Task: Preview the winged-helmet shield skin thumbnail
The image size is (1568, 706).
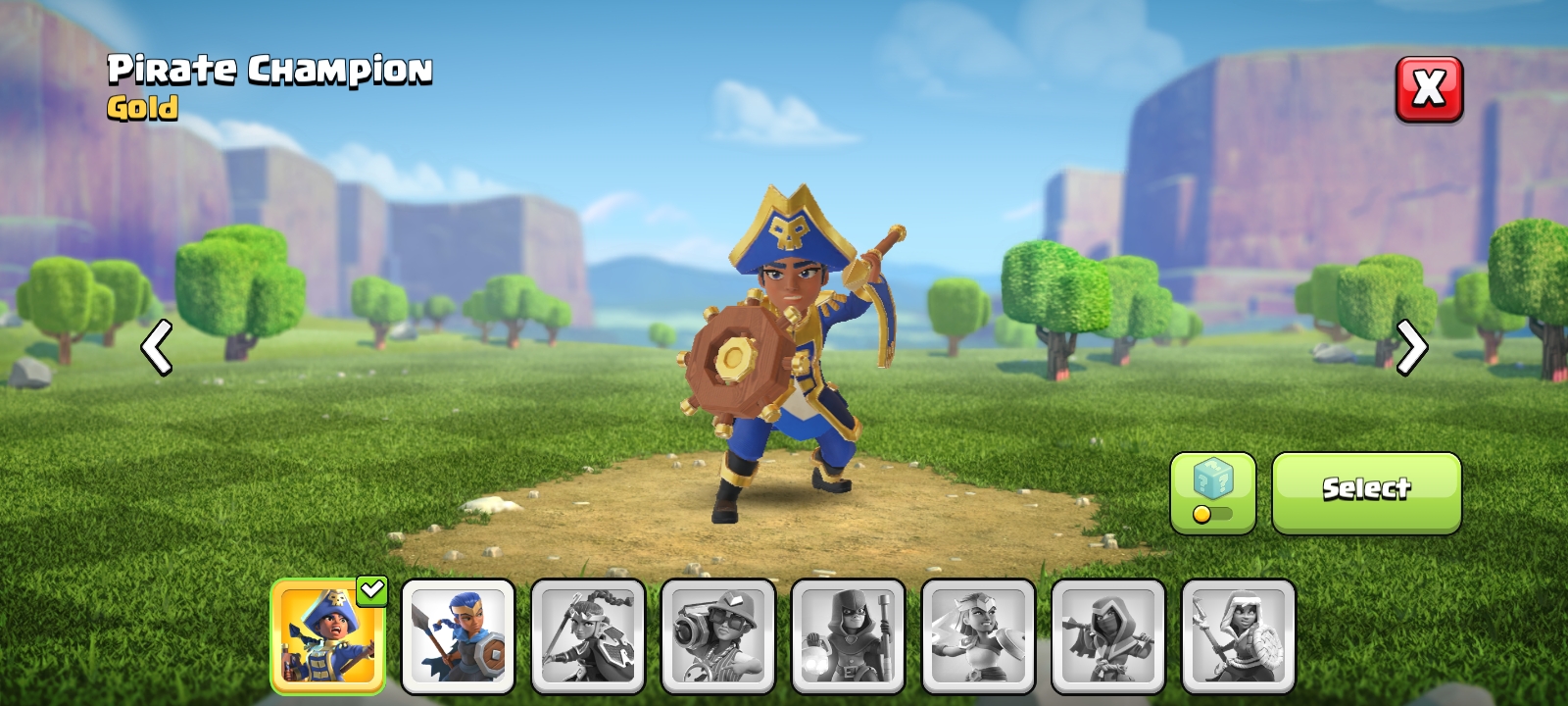Action: [979, 635]
